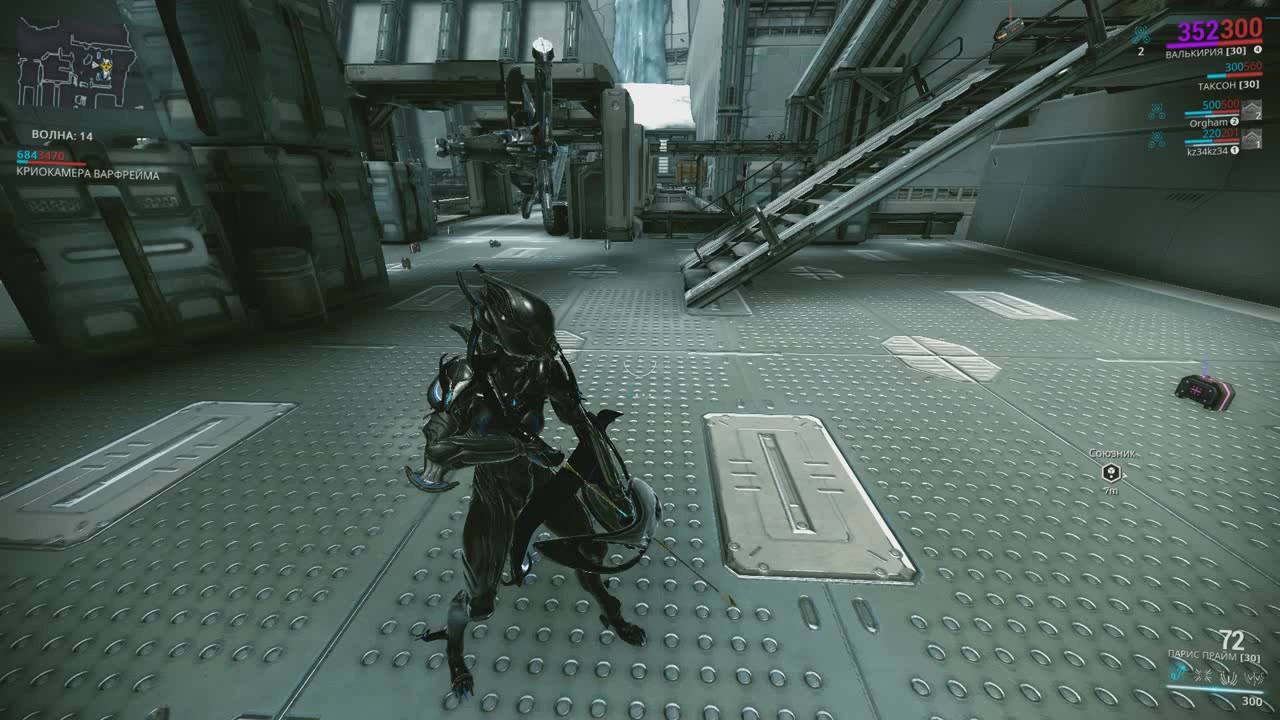This screenshot has width=1280, height=720.
Task: Activate the second ability icon near Парис Прайм
Action: [x=1202, y=676]
